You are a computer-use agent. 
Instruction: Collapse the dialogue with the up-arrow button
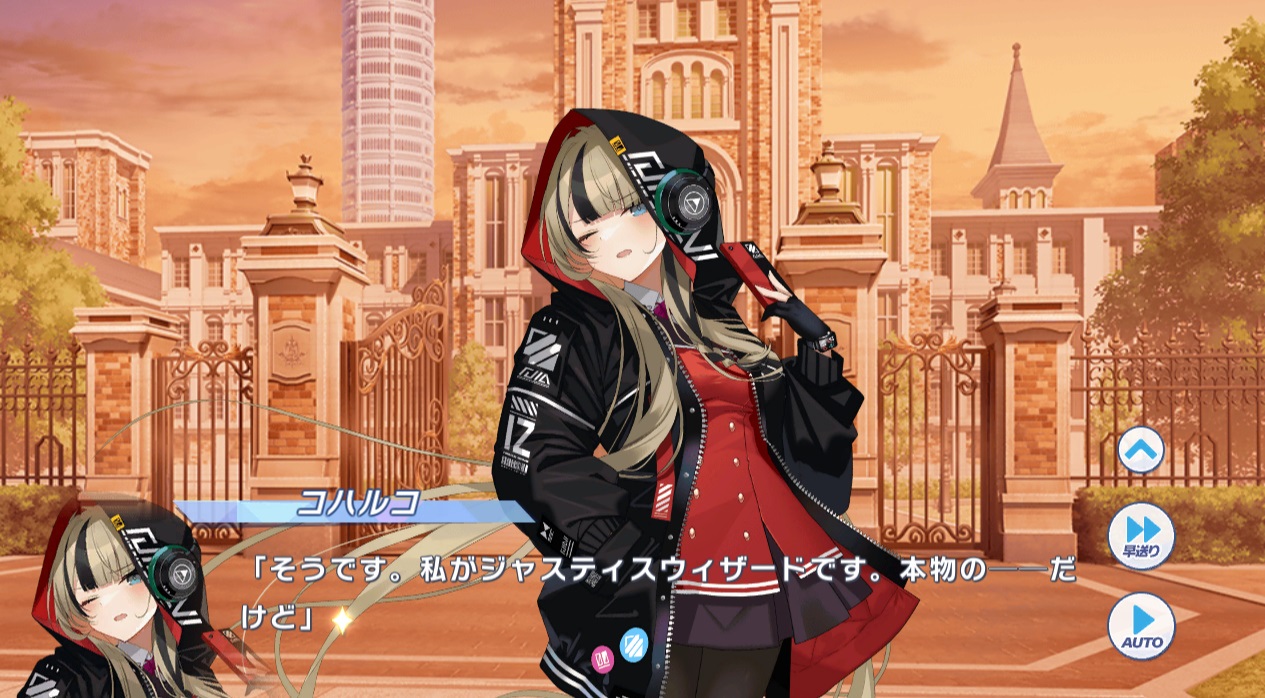(x=1140, y=450)
